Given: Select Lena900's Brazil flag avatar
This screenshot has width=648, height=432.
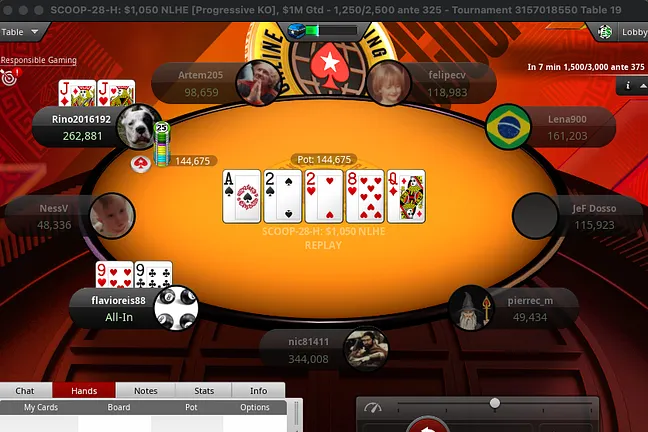Looking at the screenshot, I should point(508,126).
